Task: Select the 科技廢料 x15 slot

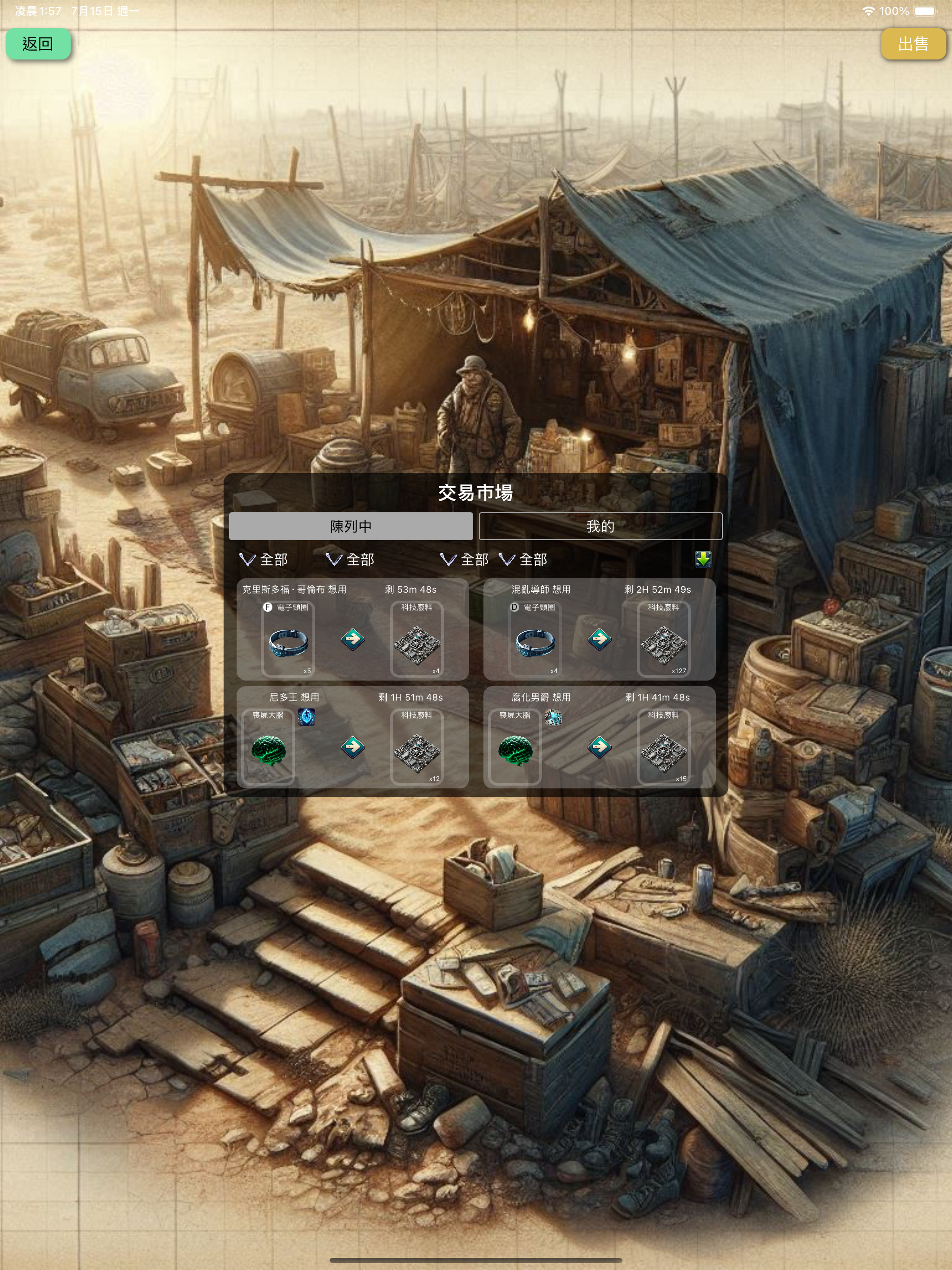Action: click(x=664, y=747)
